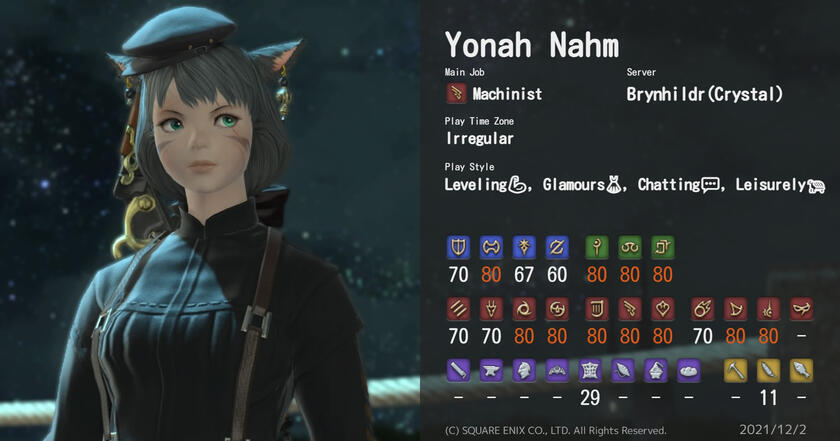
Task: Select the Bard job icon
Action: pos(597,307)
